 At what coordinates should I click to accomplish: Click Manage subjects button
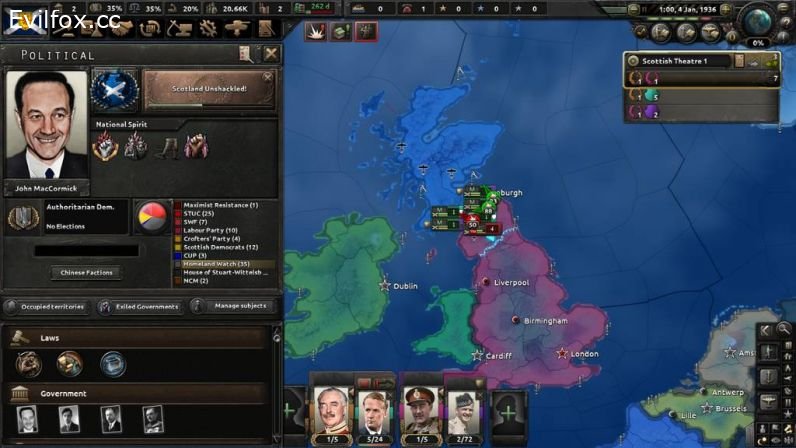click(x=234, y=306)
